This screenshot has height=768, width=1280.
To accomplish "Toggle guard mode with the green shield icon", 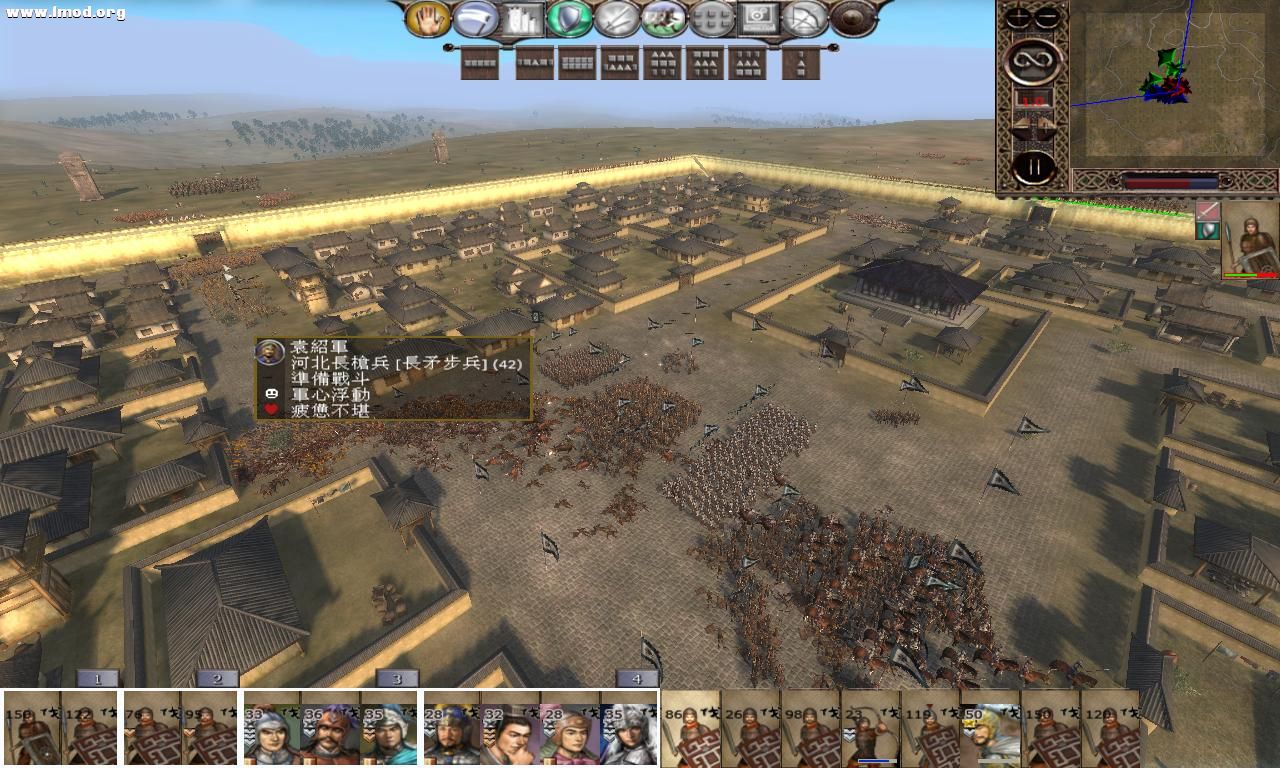I will point(569,18).
